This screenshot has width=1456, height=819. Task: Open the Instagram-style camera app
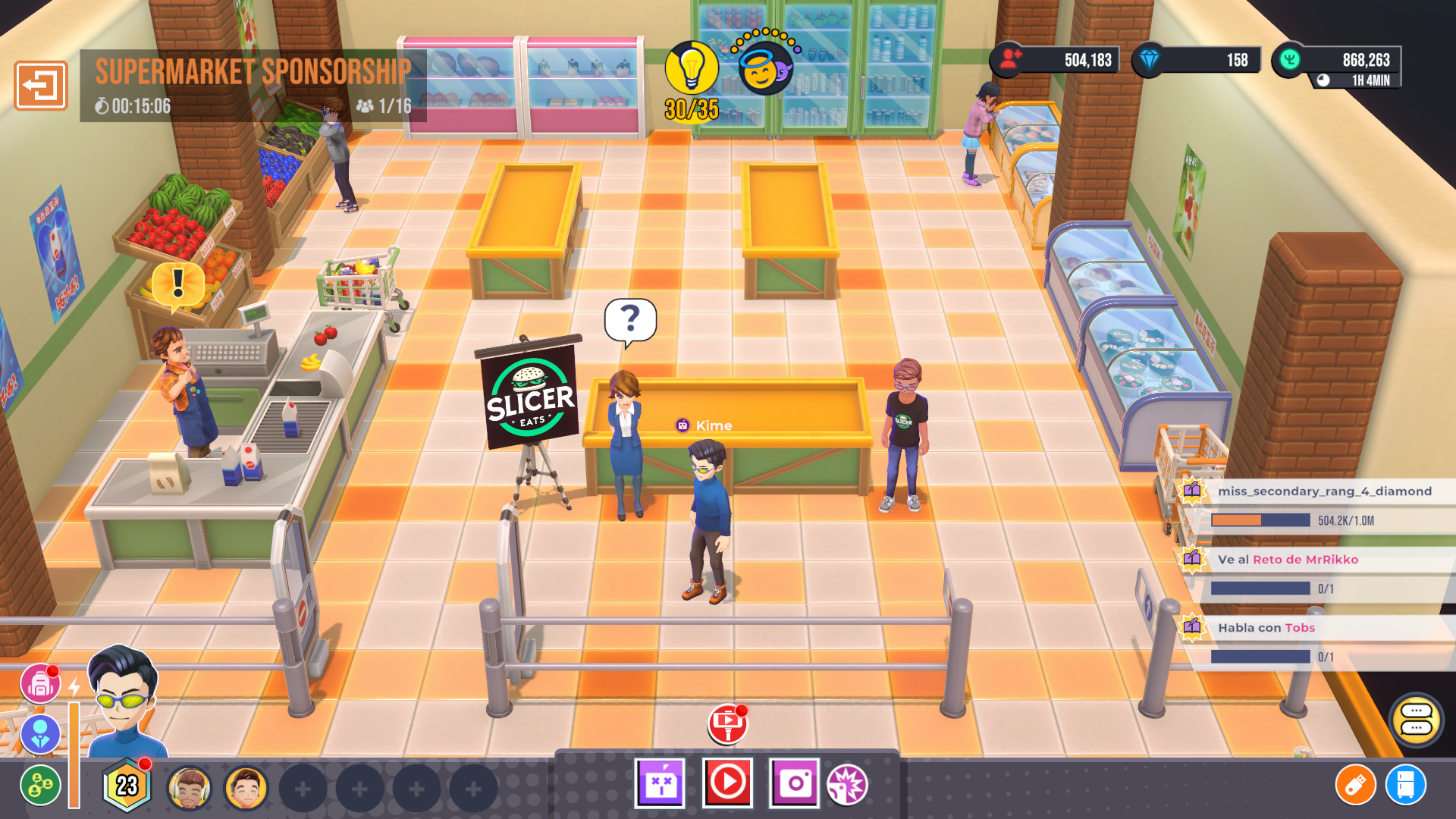(x=793, y=784)
